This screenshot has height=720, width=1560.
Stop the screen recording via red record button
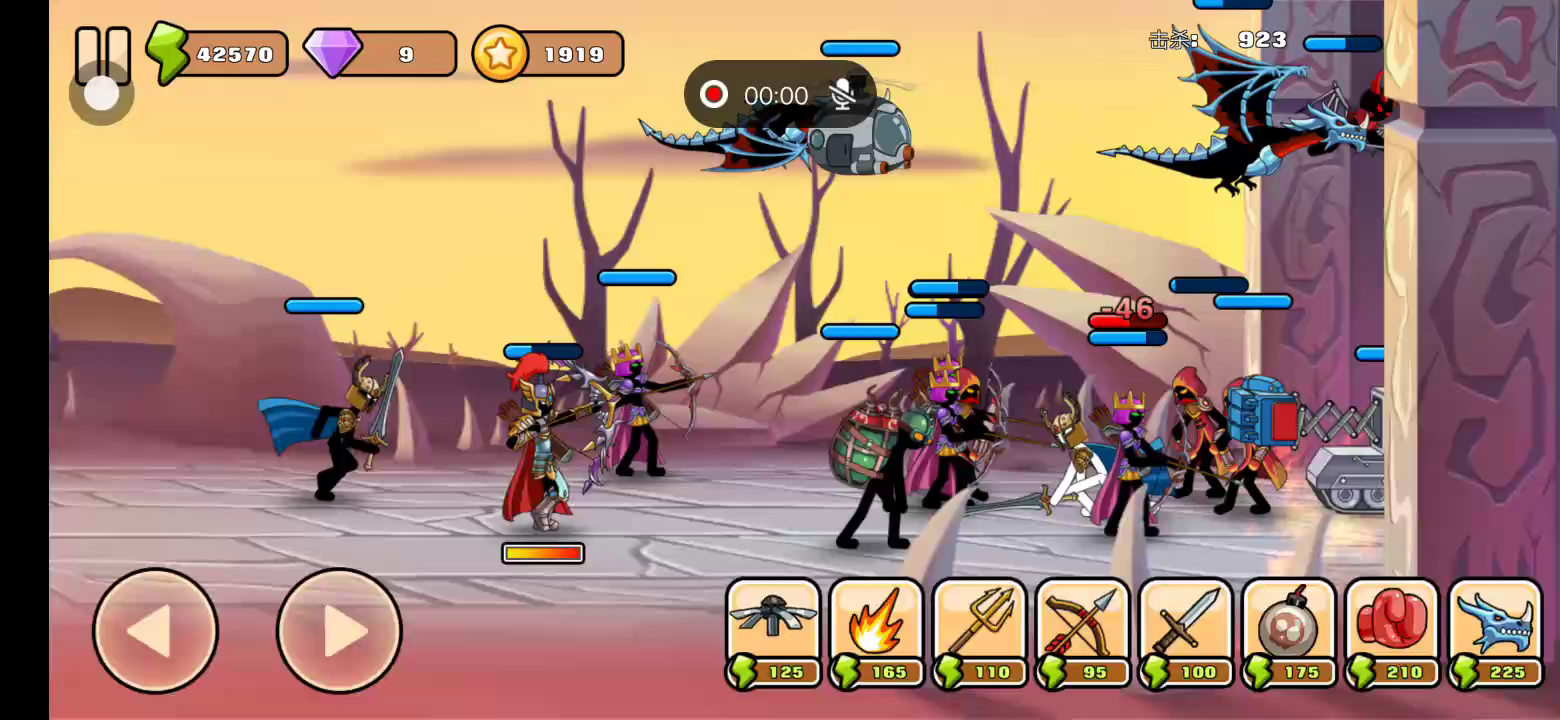[714, 95]
